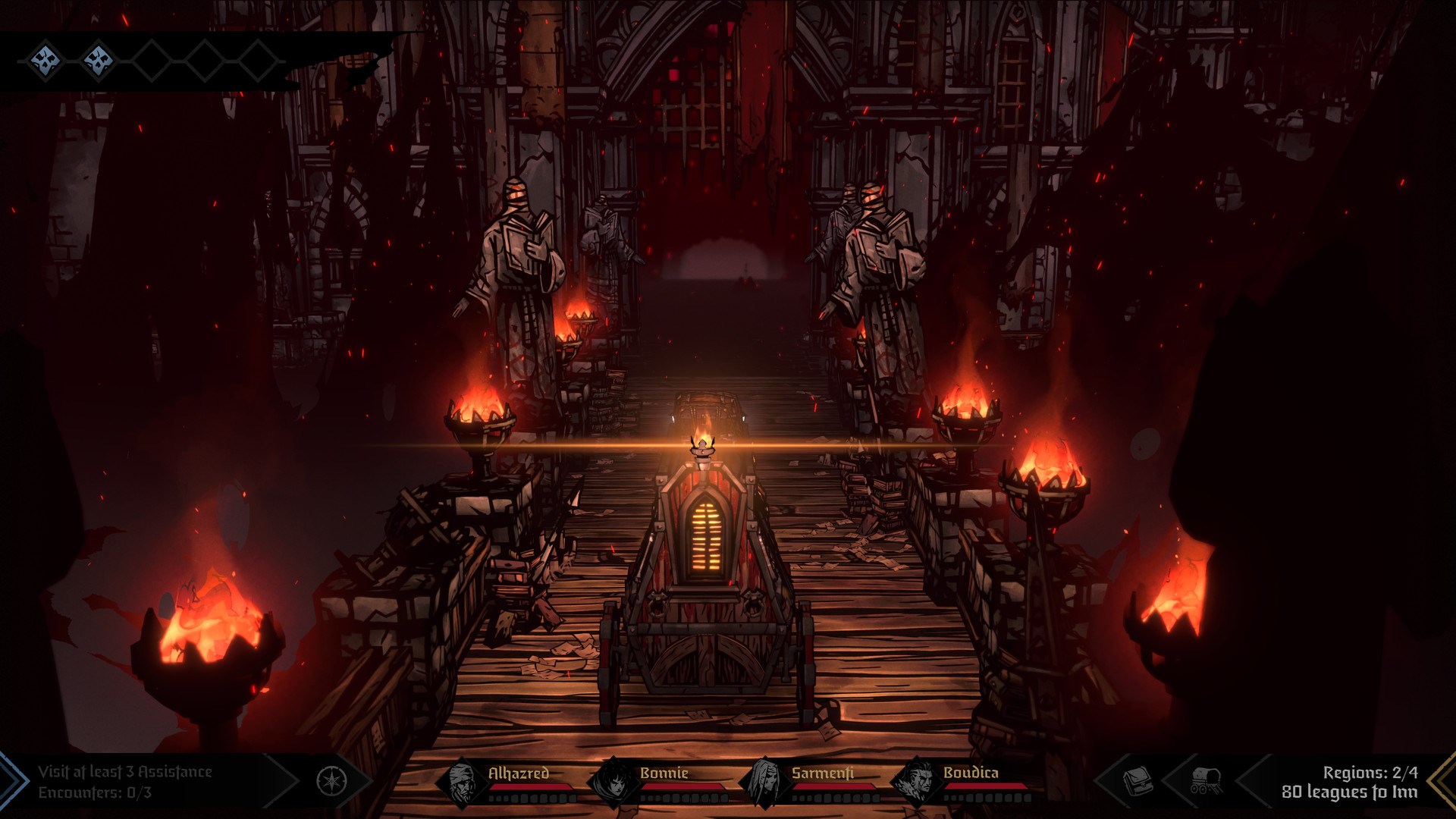Open the stagecoach wagon icon
1456x819 pixels.
tap(1205, 780)
